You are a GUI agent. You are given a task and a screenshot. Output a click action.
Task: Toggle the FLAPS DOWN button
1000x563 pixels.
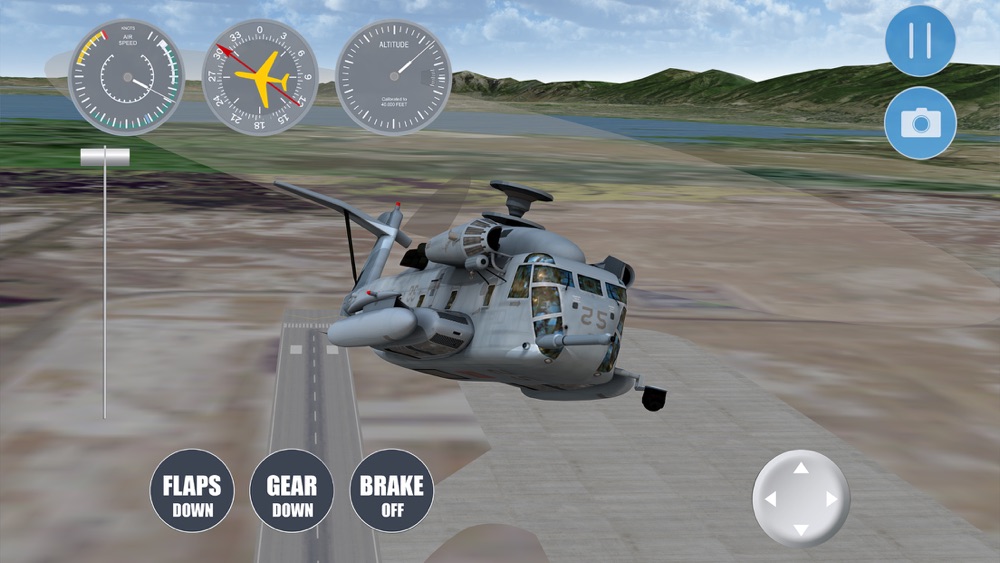[192, 490]
